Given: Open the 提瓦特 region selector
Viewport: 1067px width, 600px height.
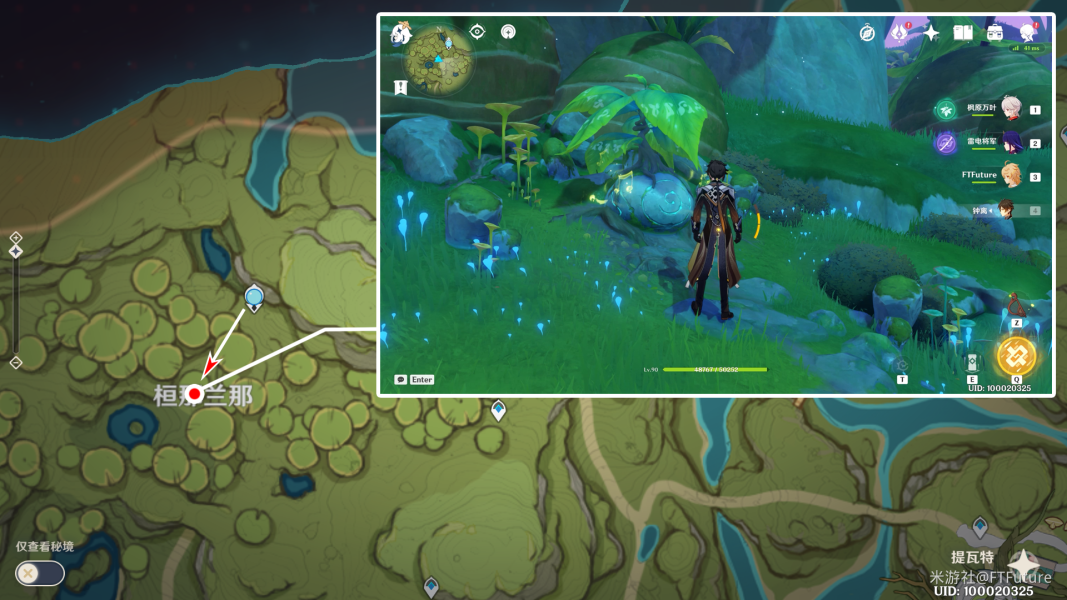Looking at the screenshot, I should pyautogui.click(x=971, y=557).
